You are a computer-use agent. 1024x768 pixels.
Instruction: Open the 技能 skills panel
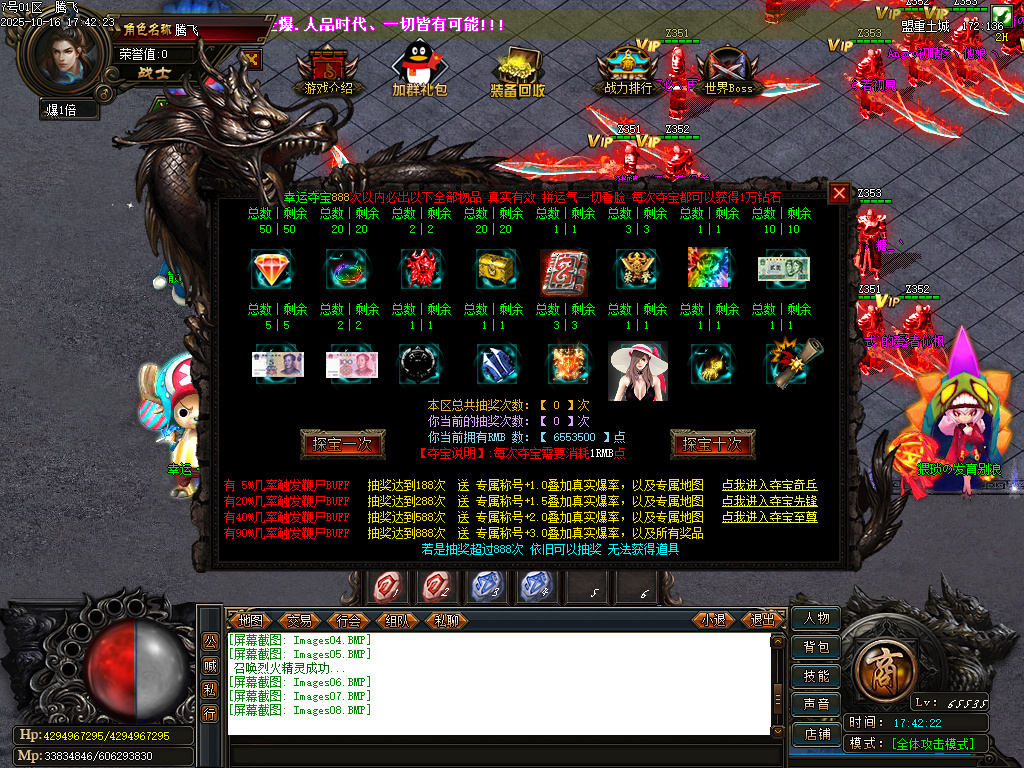pos(816,676)
